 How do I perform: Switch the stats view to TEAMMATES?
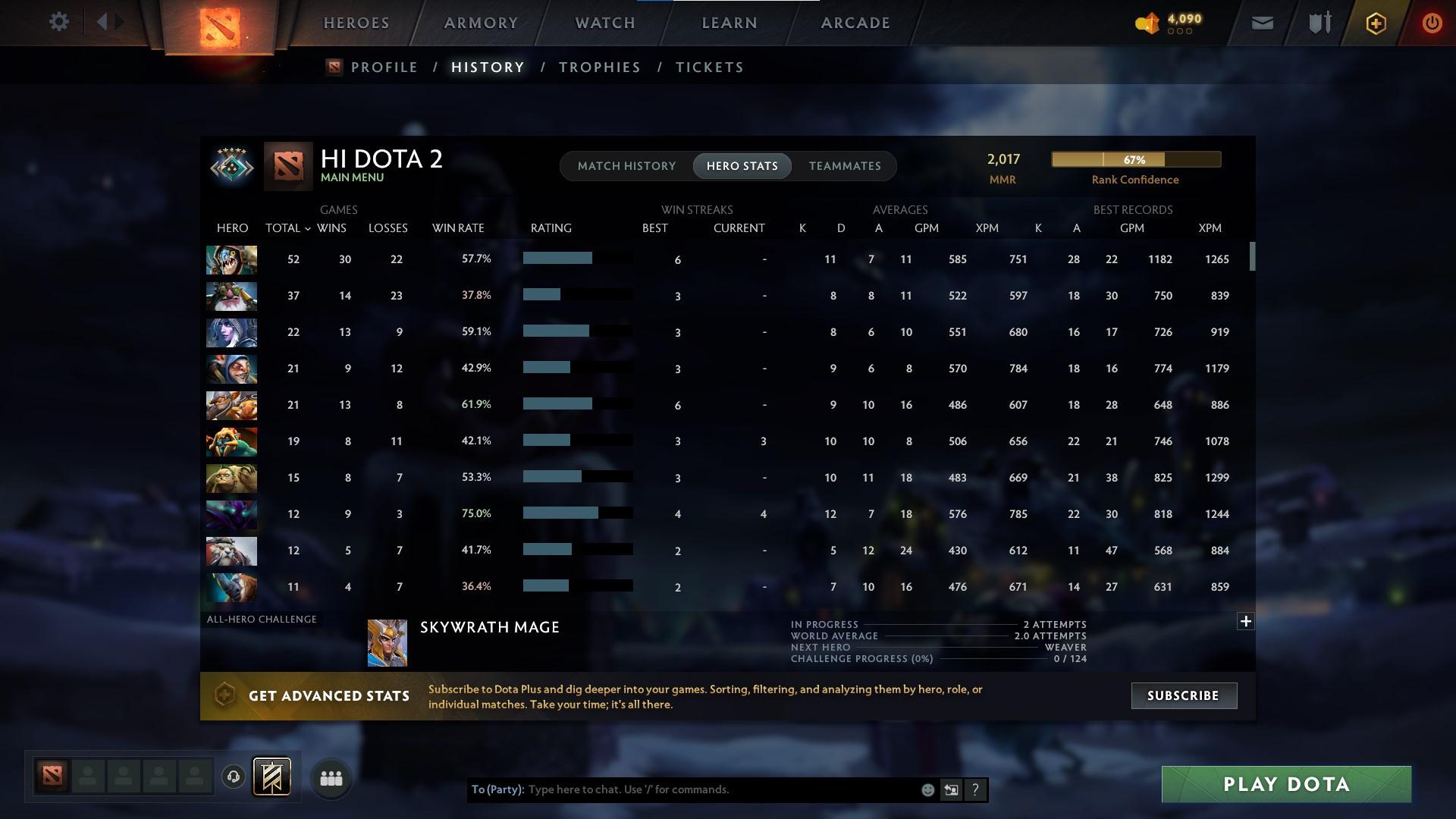845,165
